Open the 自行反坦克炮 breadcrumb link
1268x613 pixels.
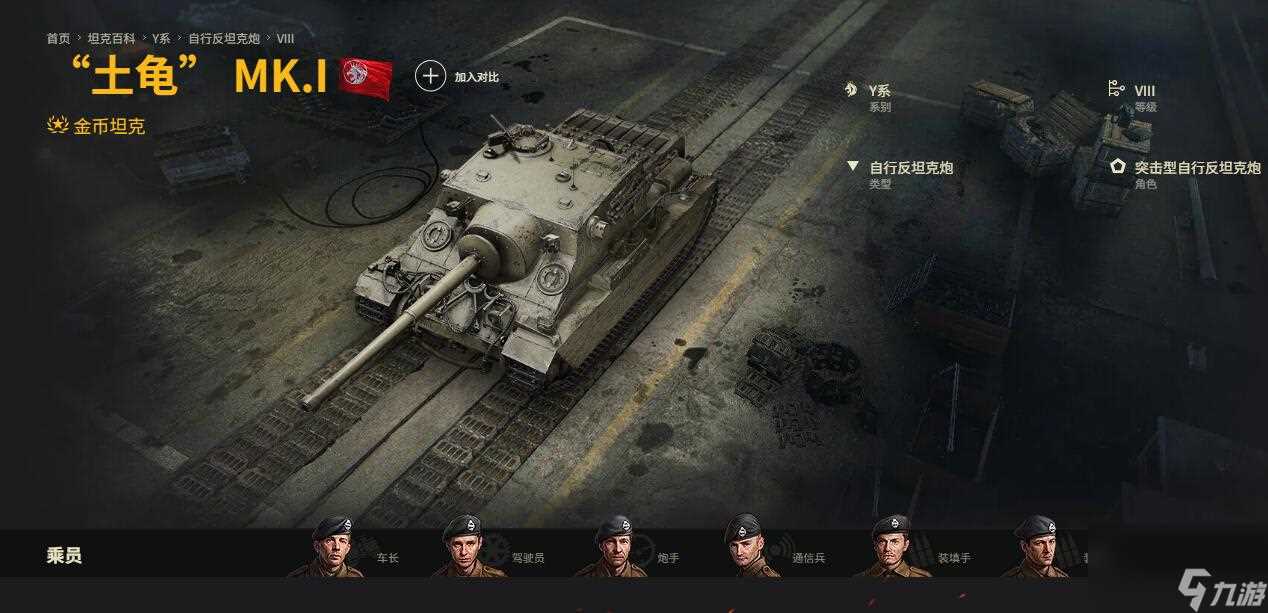pyautogui.click(x=224, y=38)
